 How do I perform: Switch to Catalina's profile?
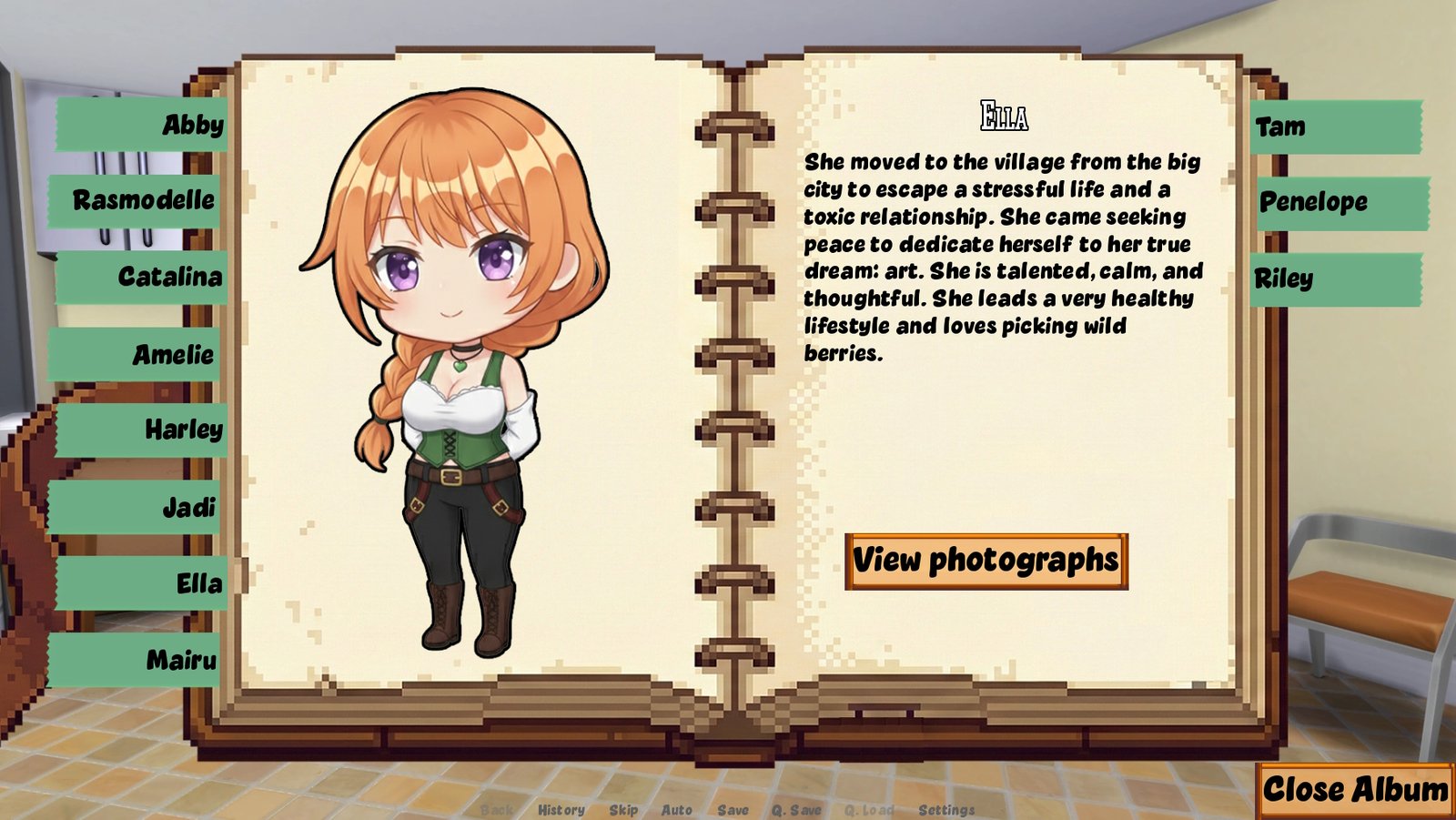pos(143,277)
